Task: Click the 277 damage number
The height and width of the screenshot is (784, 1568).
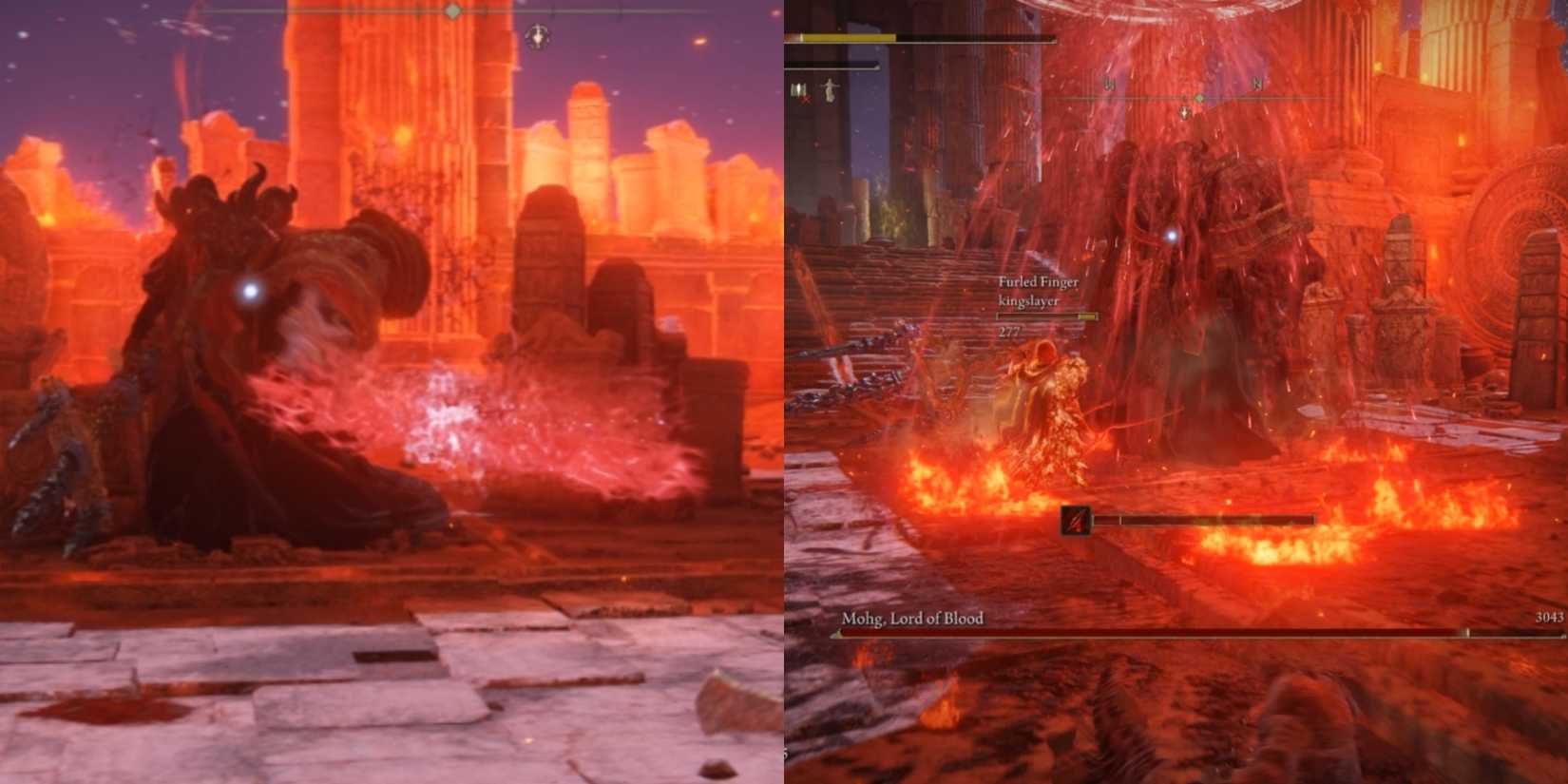Action: click(1009, 332)
